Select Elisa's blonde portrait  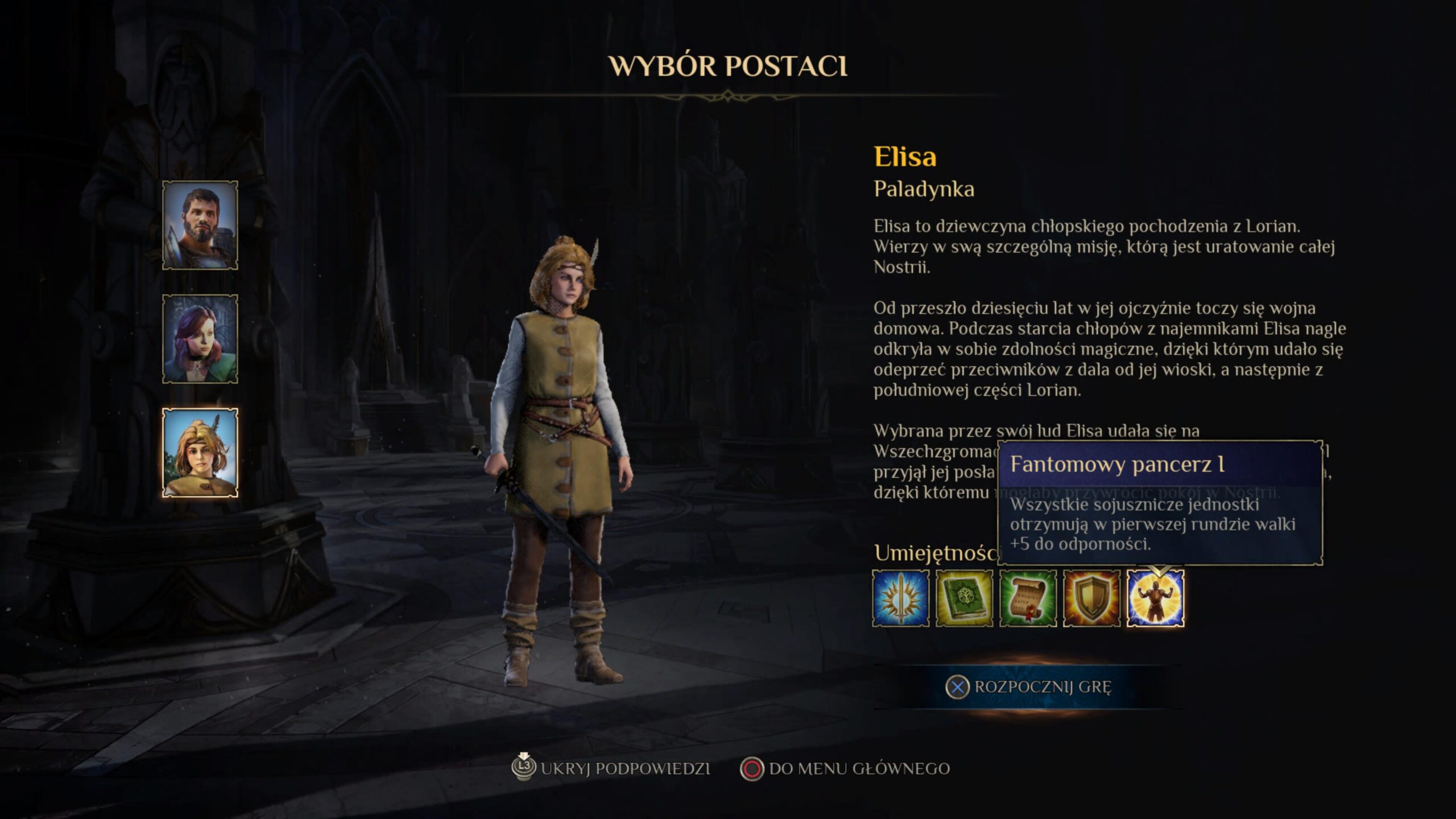point(200,453)
